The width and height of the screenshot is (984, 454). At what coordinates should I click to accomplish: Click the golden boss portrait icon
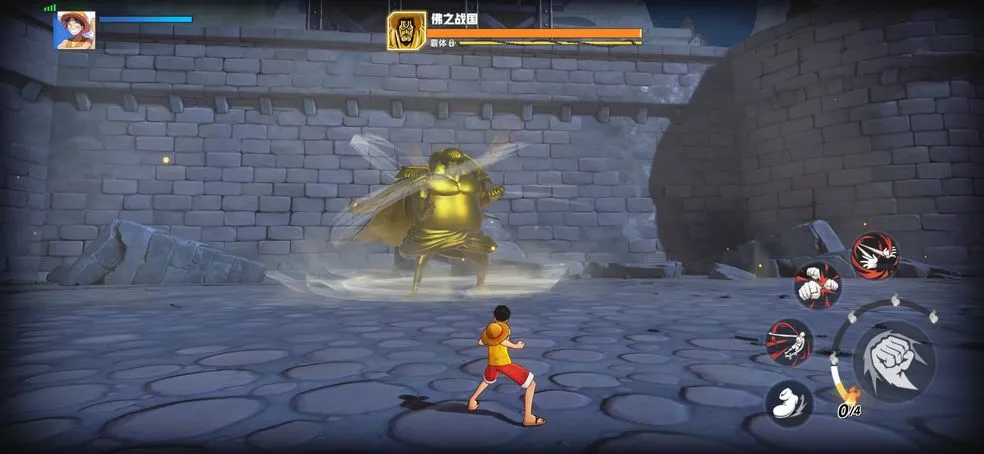(406, 31)
